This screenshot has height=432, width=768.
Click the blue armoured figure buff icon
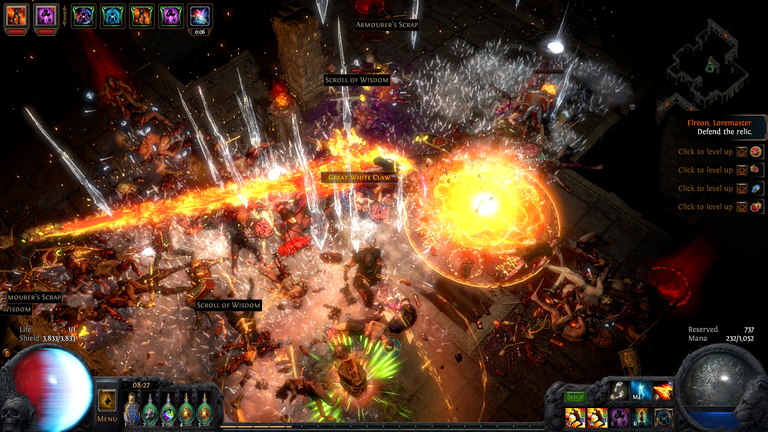[111, 16]
